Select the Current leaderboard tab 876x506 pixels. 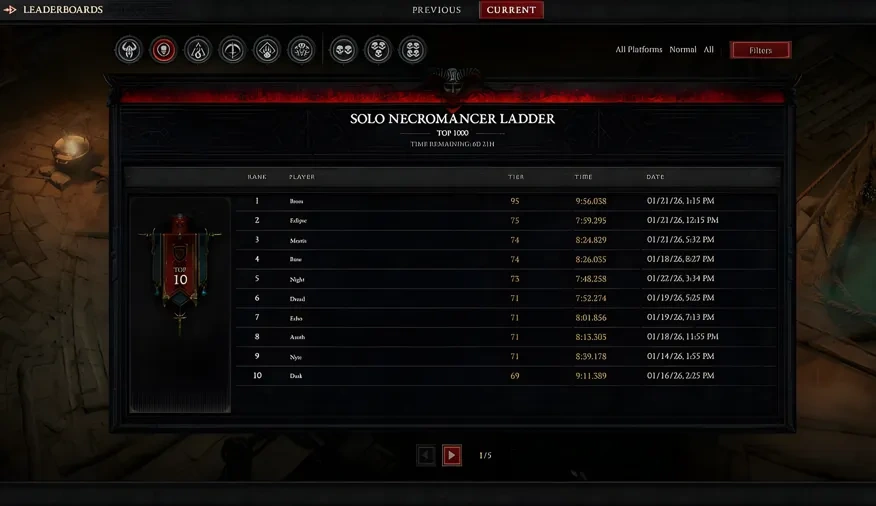tap(511, 10)
